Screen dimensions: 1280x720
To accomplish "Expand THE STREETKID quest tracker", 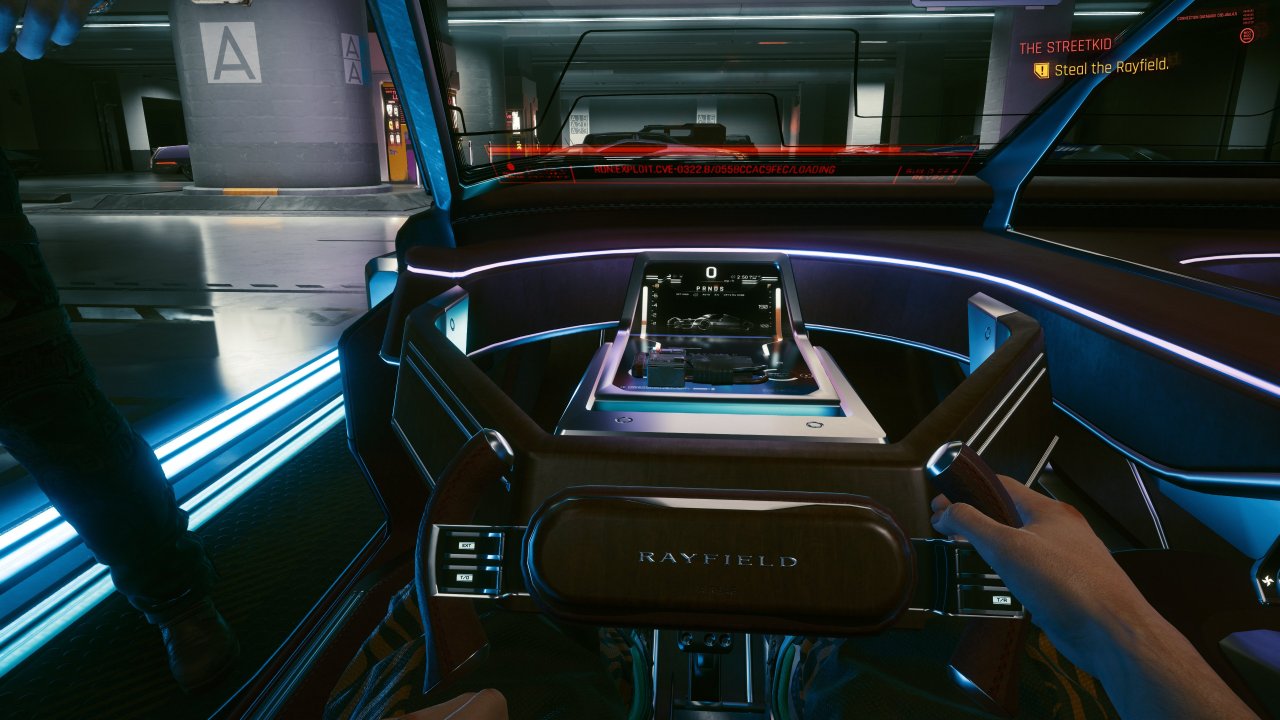I will coord(1066,46).
